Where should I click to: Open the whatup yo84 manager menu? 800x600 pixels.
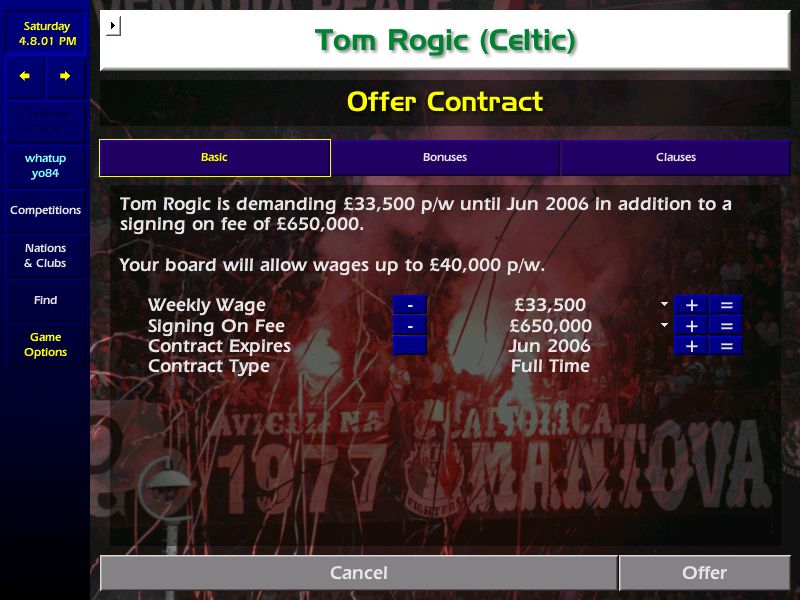click(x=45, y=166)
